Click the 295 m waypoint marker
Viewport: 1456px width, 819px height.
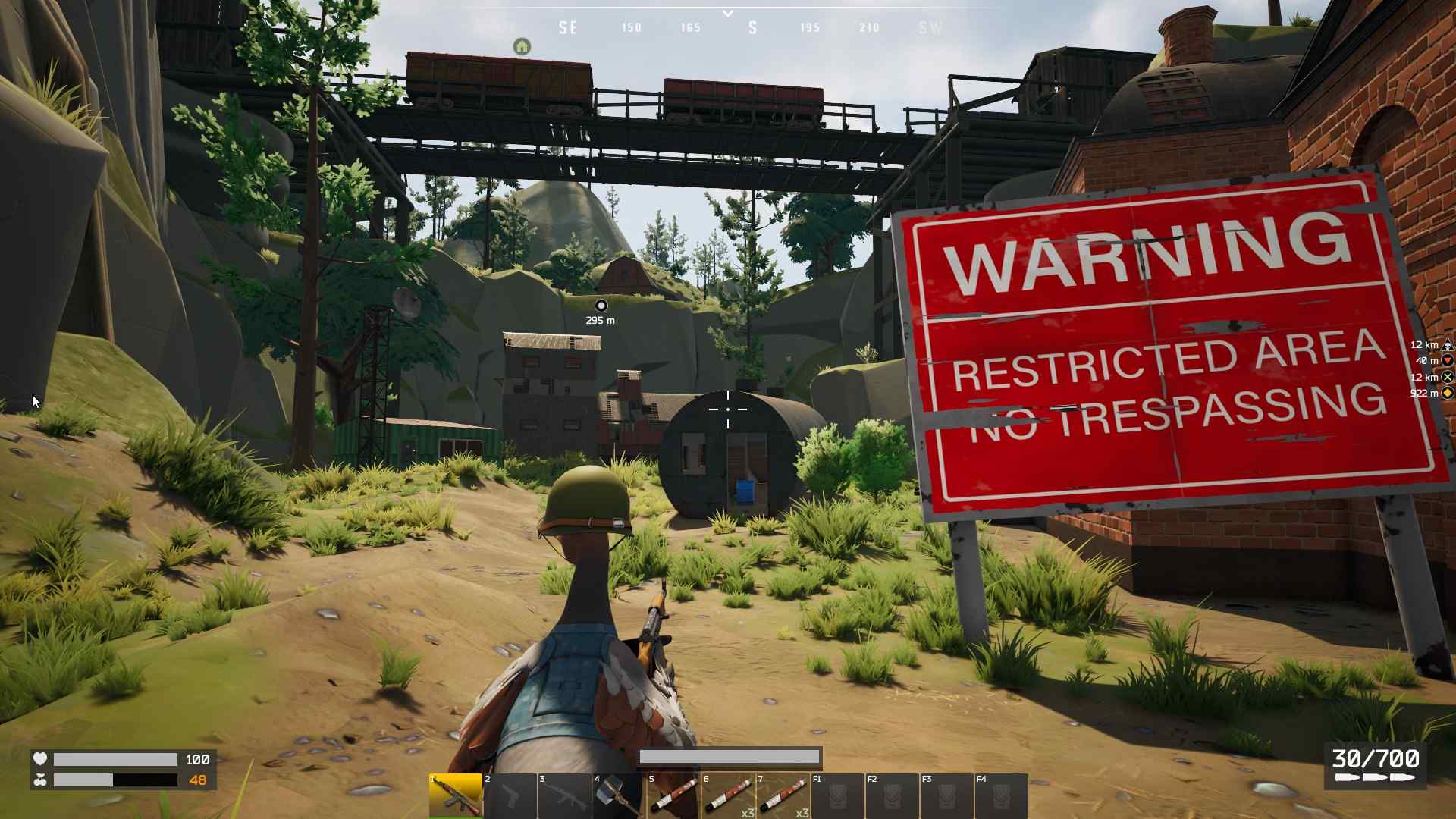(x=601, y=306)
